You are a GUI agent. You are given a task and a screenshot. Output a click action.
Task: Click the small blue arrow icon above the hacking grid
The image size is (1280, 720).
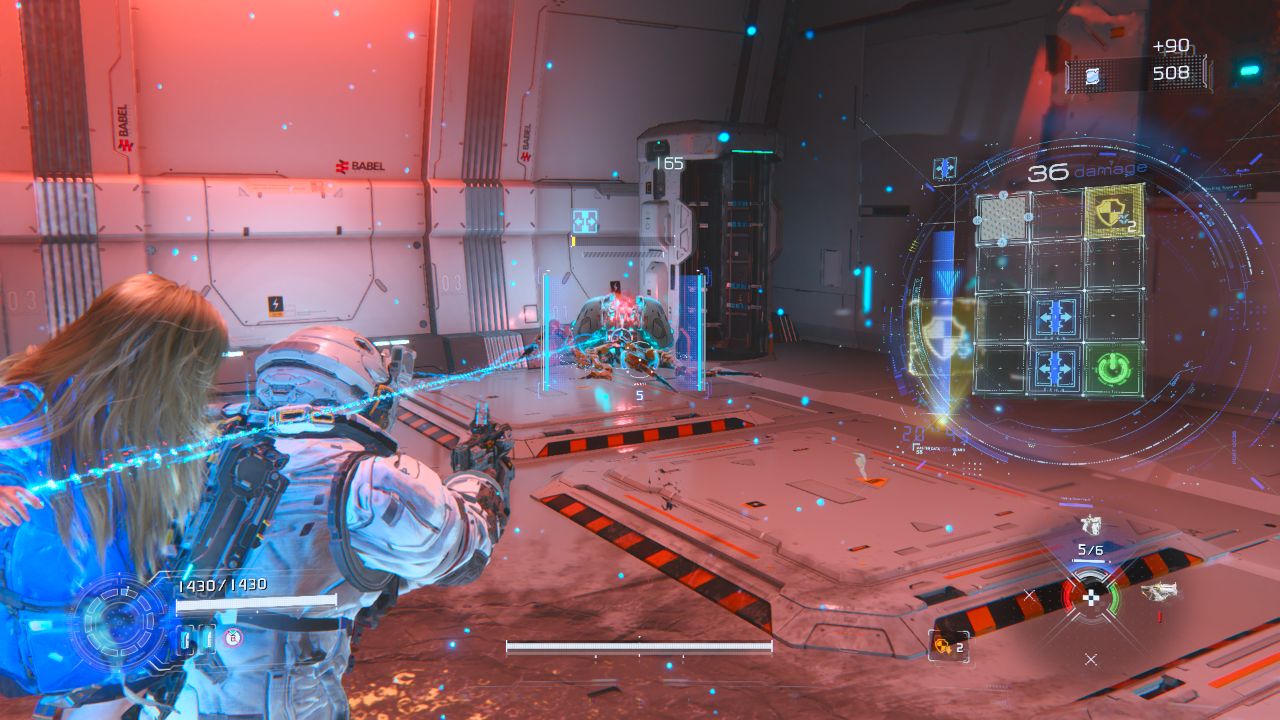coord(945,168)
